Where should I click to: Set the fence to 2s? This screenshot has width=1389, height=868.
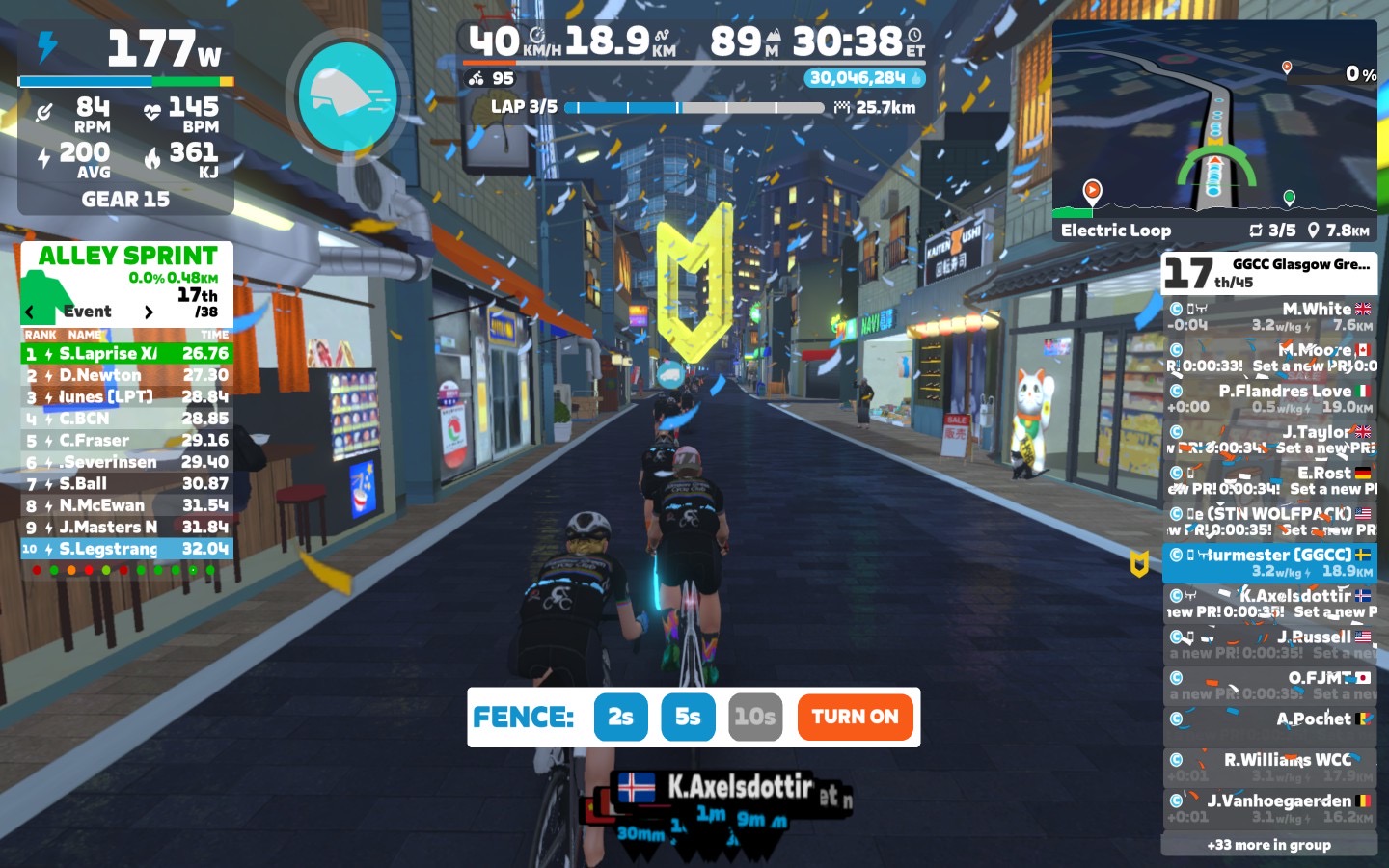click(x=620, y=717)
